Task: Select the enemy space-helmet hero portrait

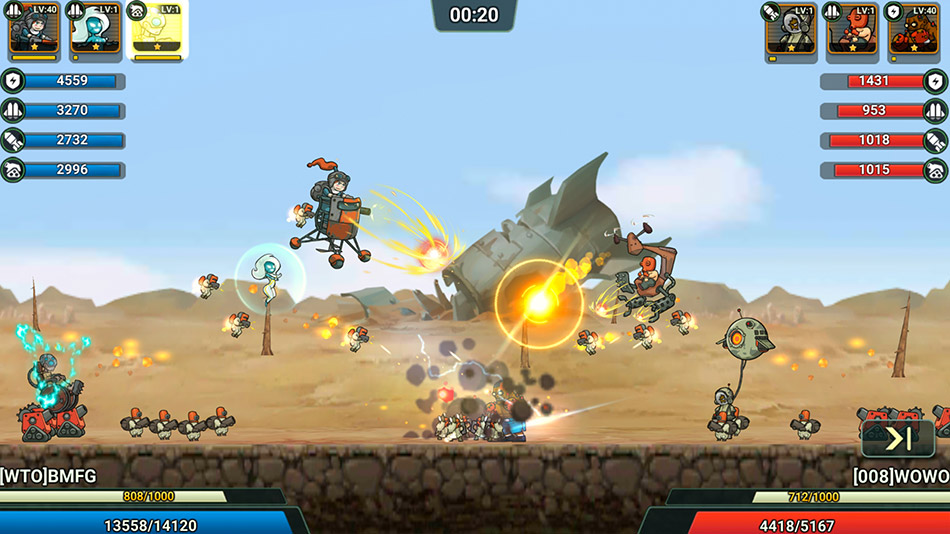Action: coord(791,30)
